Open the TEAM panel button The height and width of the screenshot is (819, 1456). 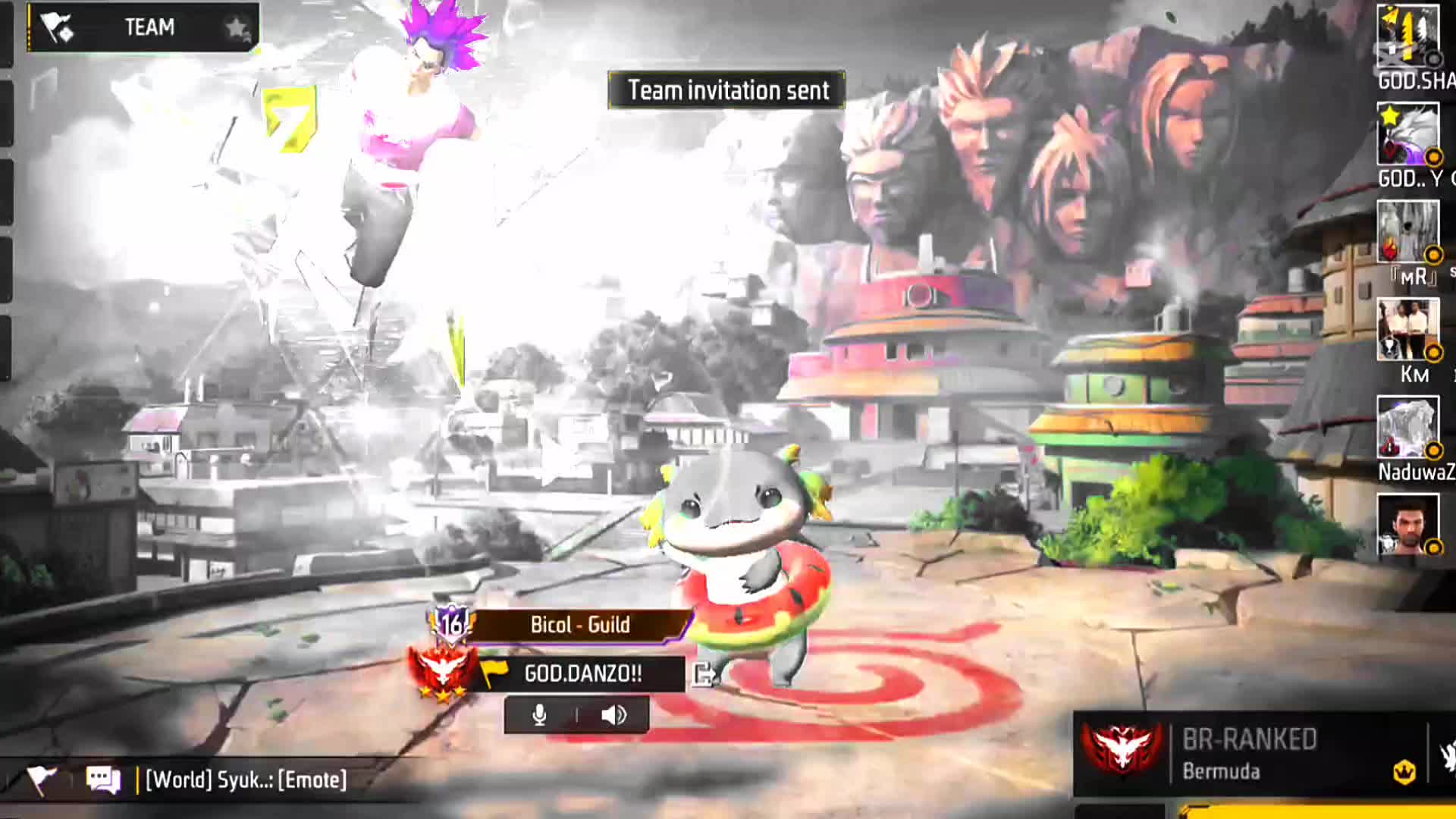[x=144, y=28]
